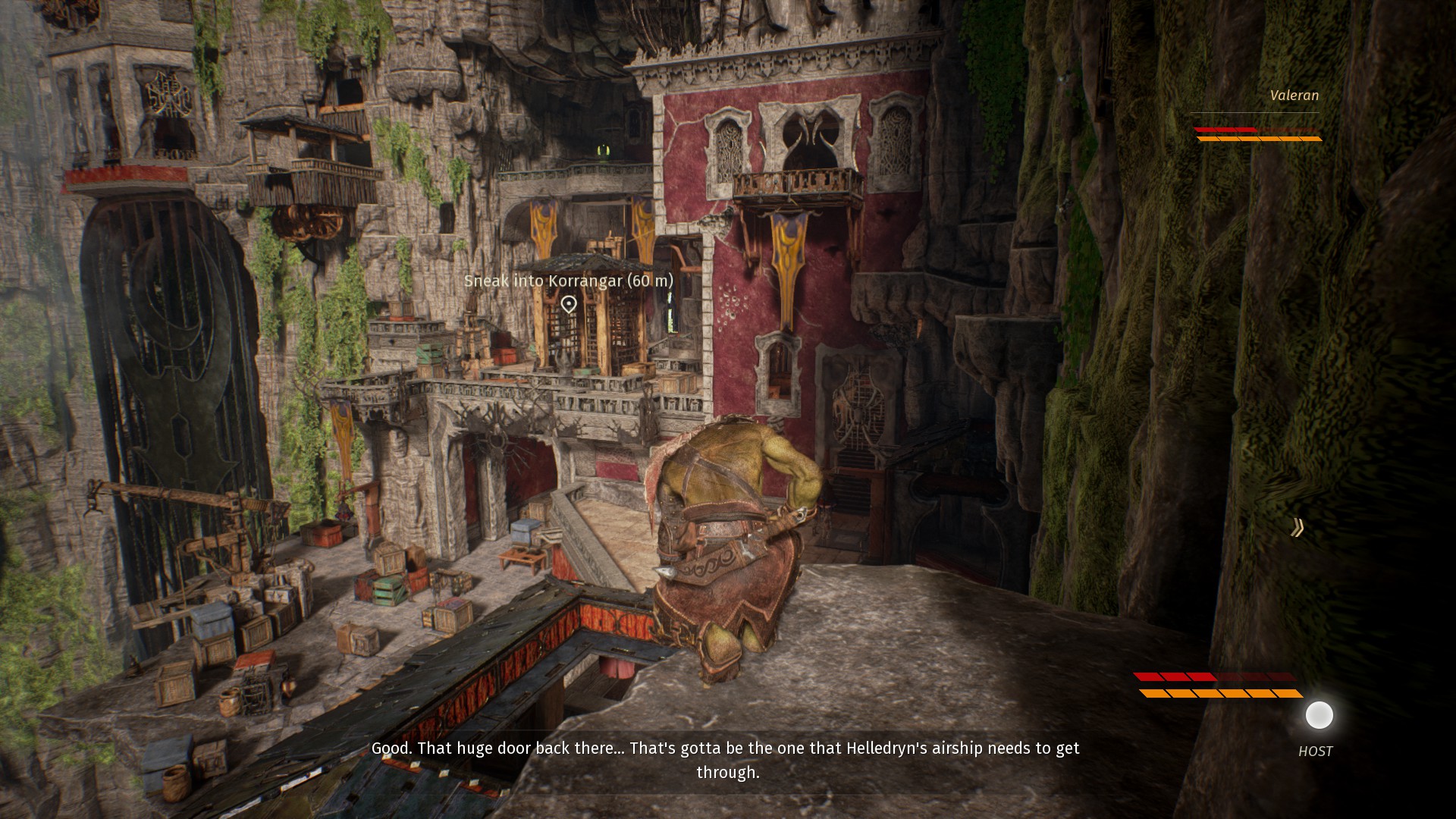Image resolution: width=1456 pixels, height=819 pixels.
Task: Select the Sneak into Korrangar objective marker
Action: [569, 304]
